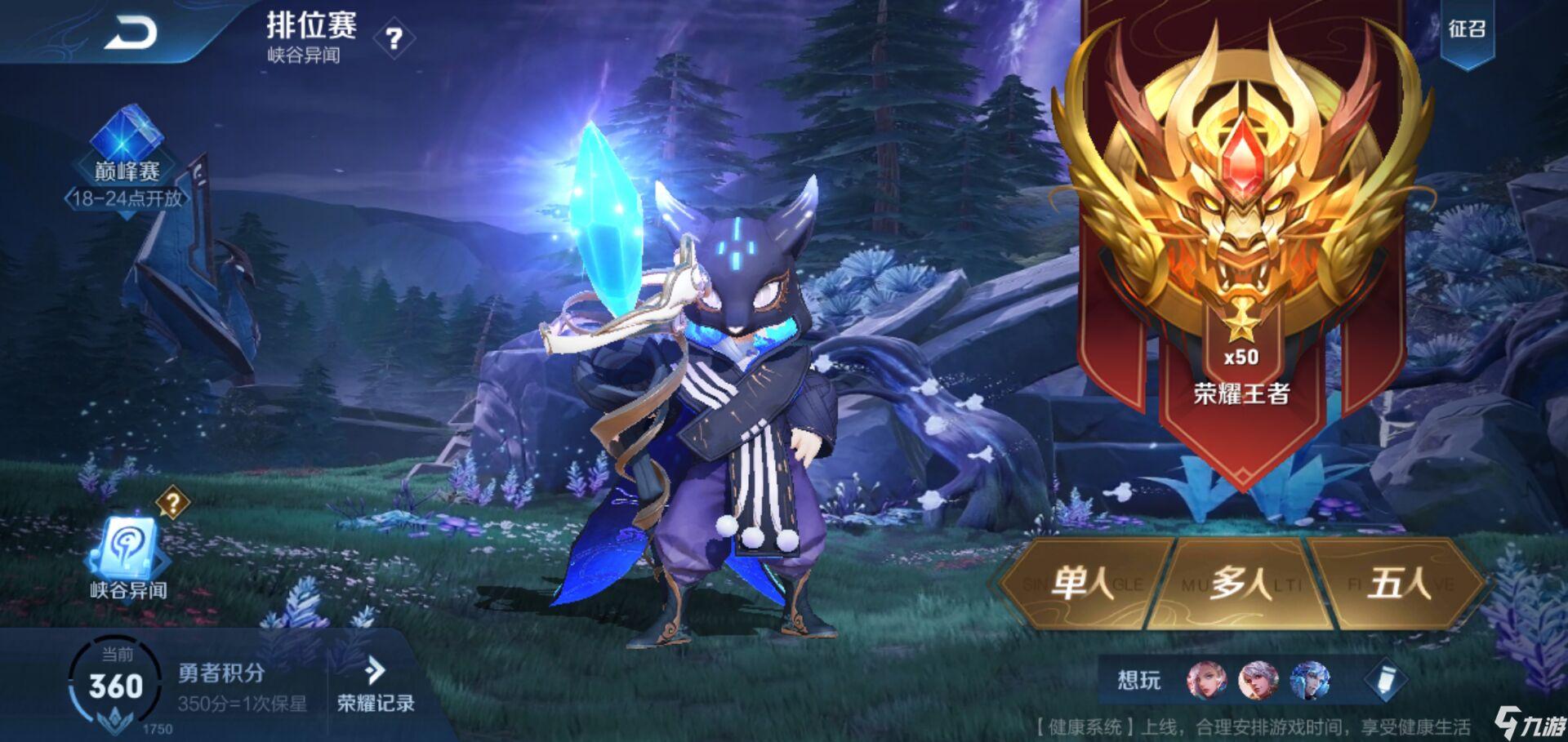Click the 九游 watermark logo

point(1526,722)
